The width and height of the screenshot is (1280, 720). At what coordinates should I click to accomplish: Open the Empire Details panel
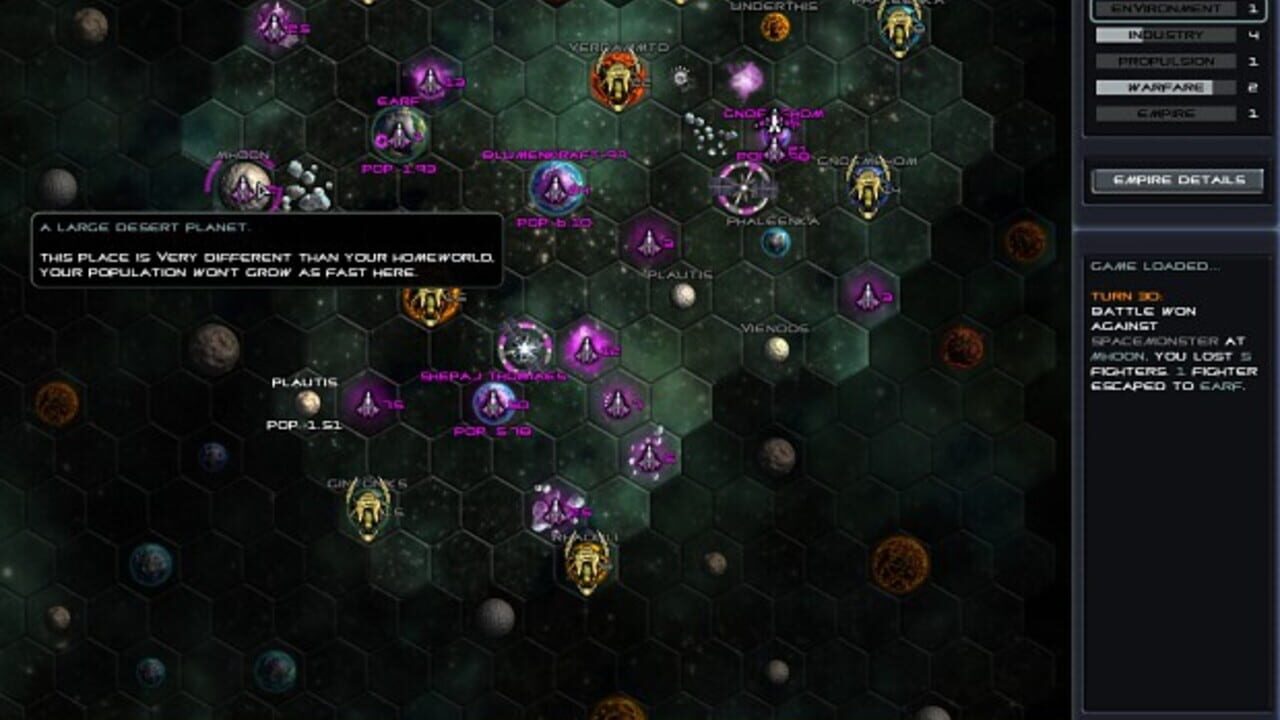coord(1177,180)
